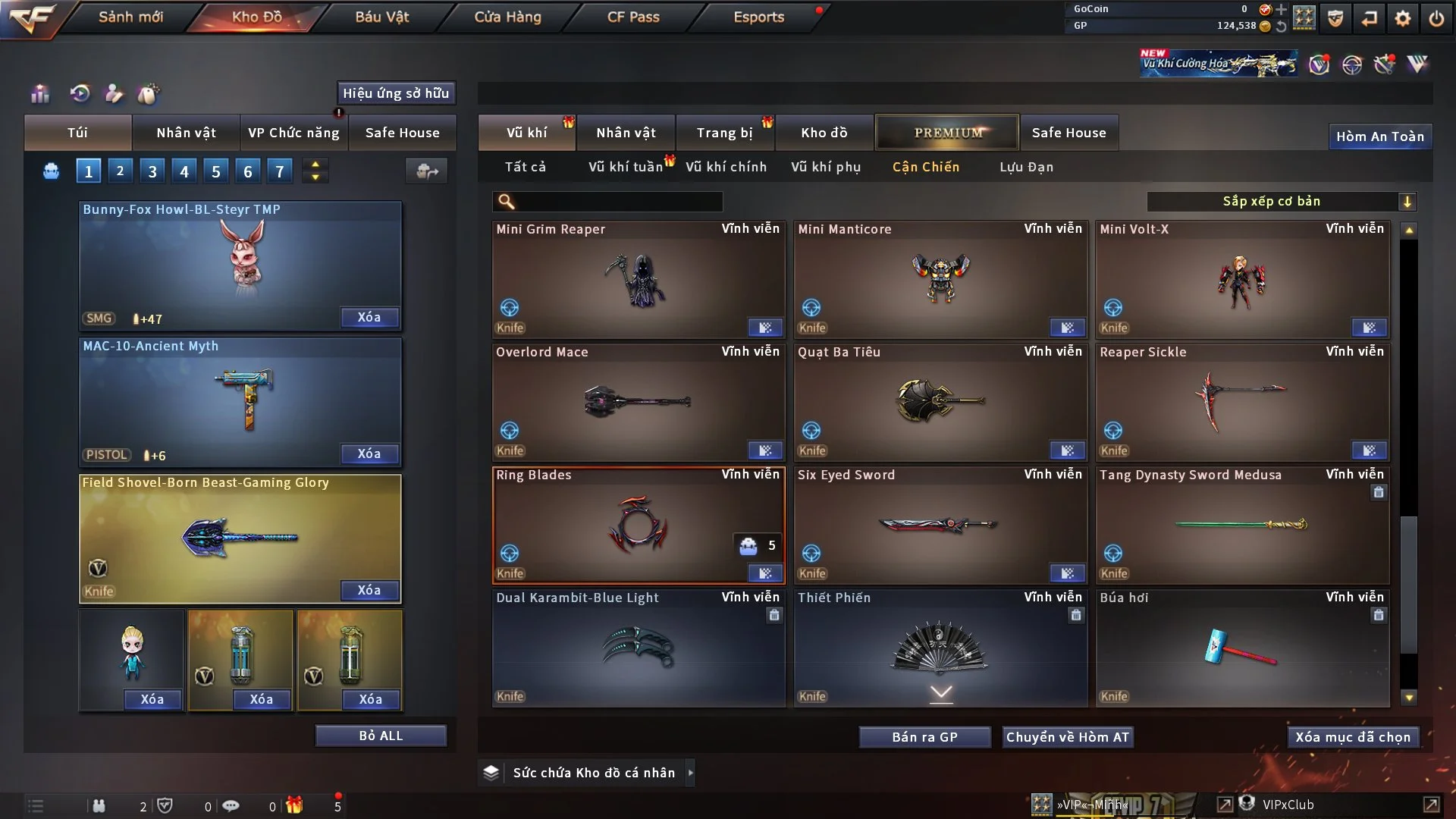
Task: Open the Báu Vật menu
Action: (x=381, y=17)
